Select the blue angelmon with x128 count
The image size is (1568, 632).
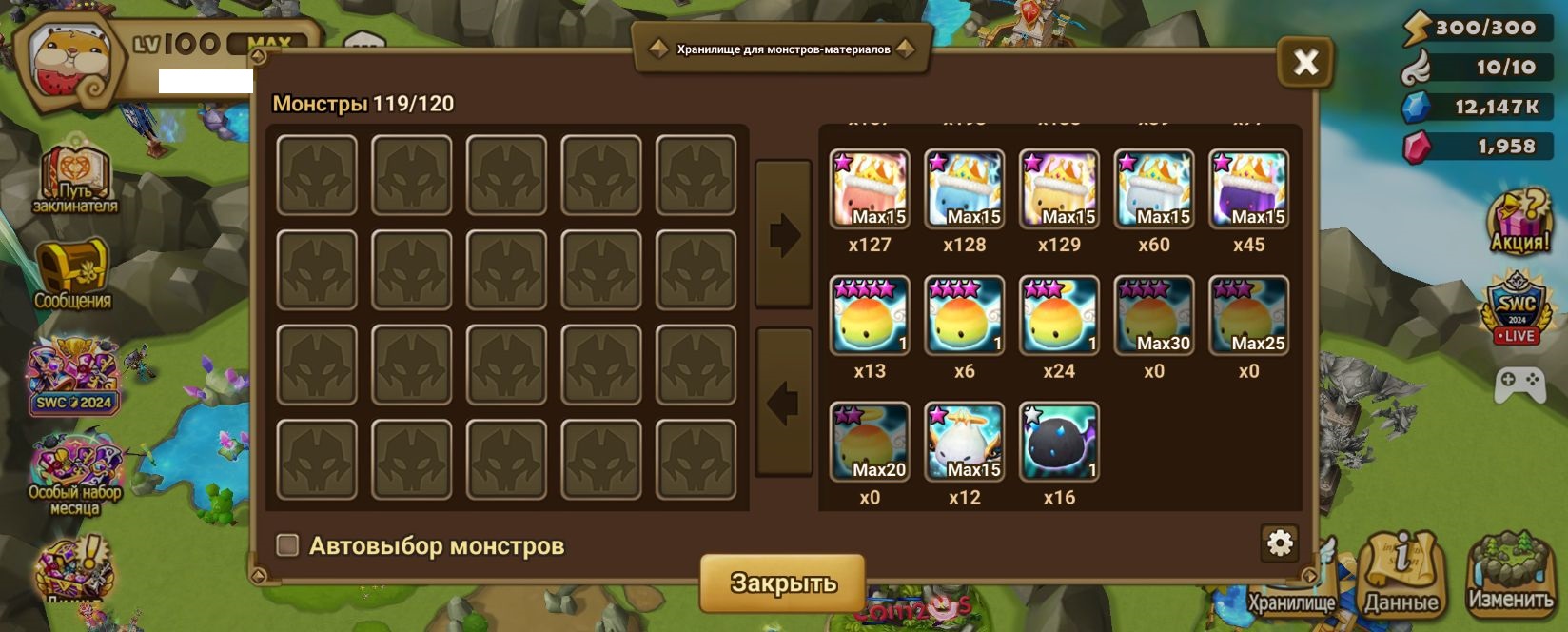[x=965, y=189]
